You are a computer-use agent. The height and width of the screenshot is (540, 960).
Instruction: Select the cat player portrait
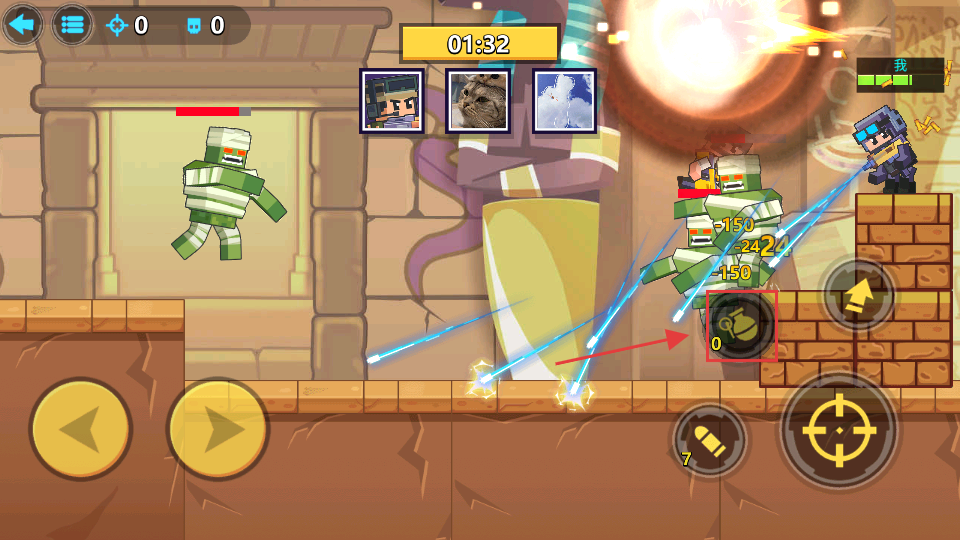pyautogui.click(x=478, y=101)
